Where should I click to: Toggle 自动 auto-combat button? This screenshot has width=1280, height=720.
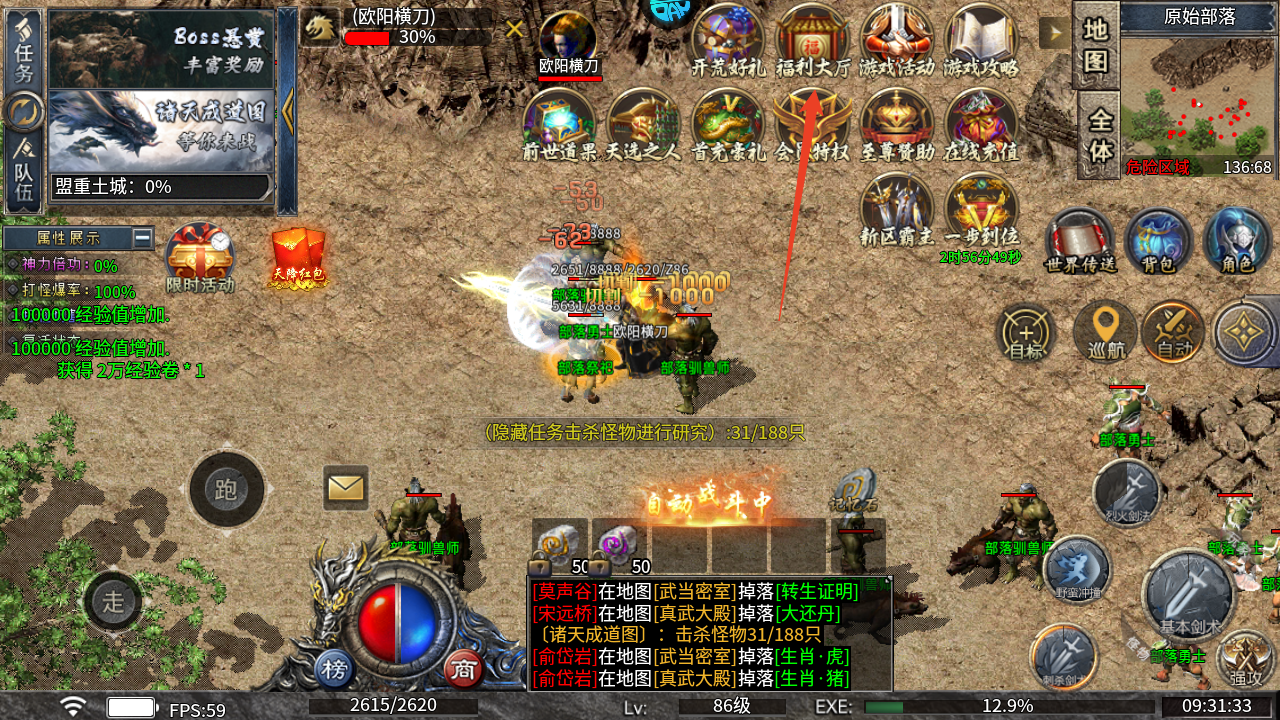click(x=1174, y=332)
